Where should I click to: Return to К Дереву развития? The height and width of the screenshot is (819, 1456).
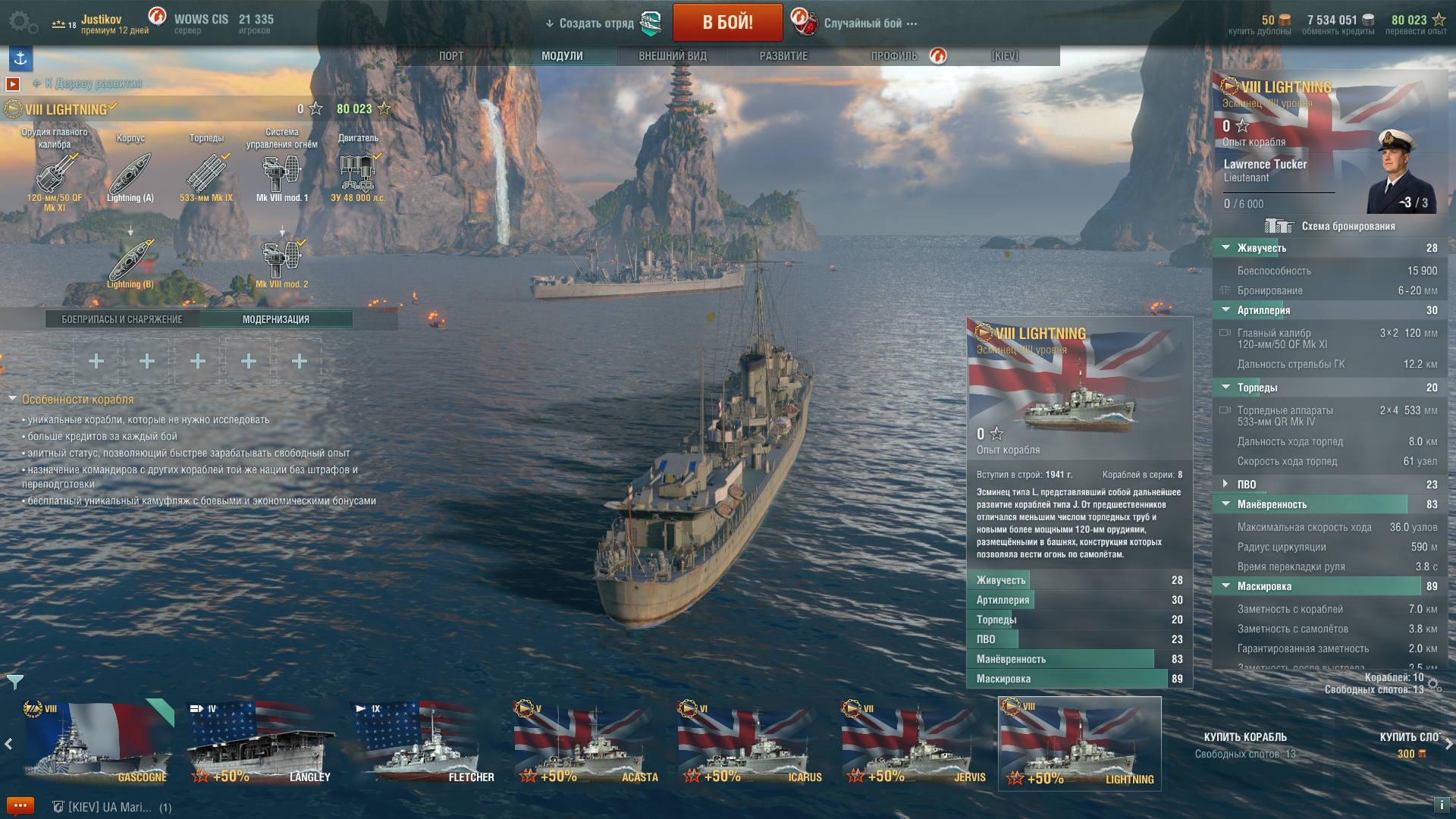tap(93, 83)
